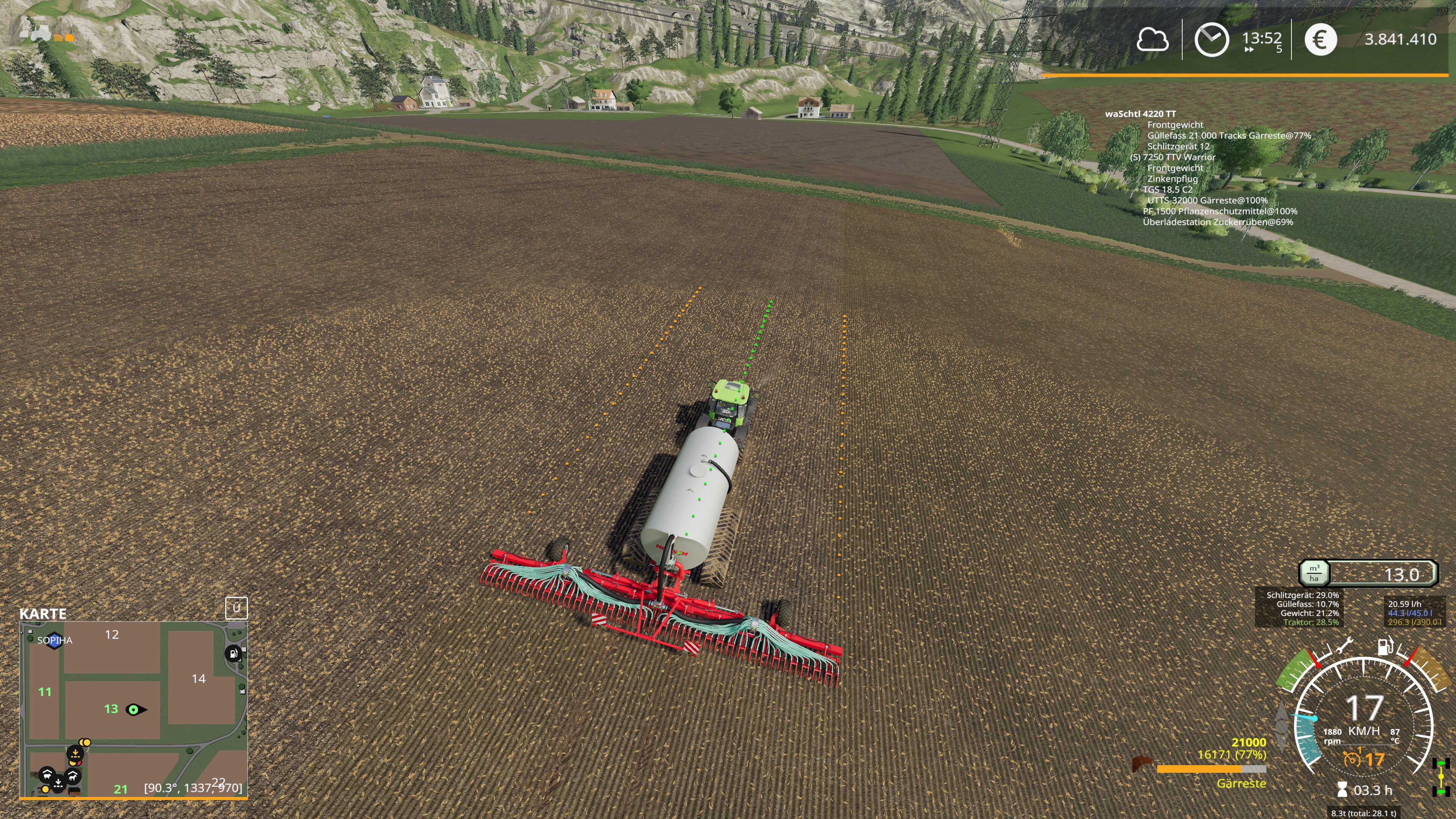
Task: Select field 14 on the minimap
Action: pos(198,679)
